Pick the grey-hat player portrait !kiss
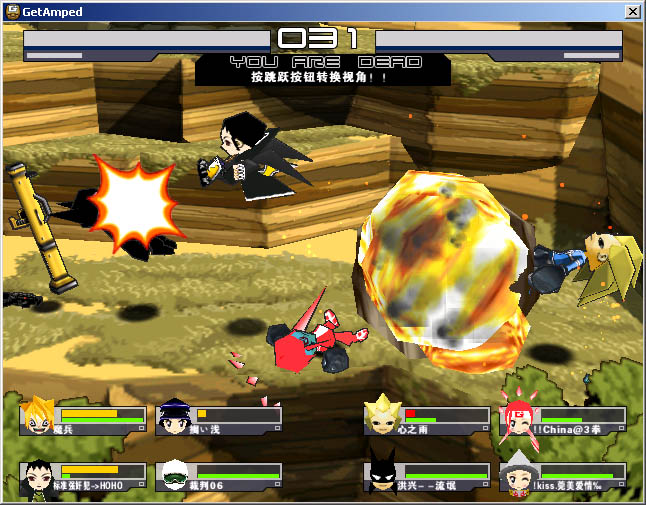Viewport: 646px width, 505px height. pyautogui.click(x=518, y=476)
